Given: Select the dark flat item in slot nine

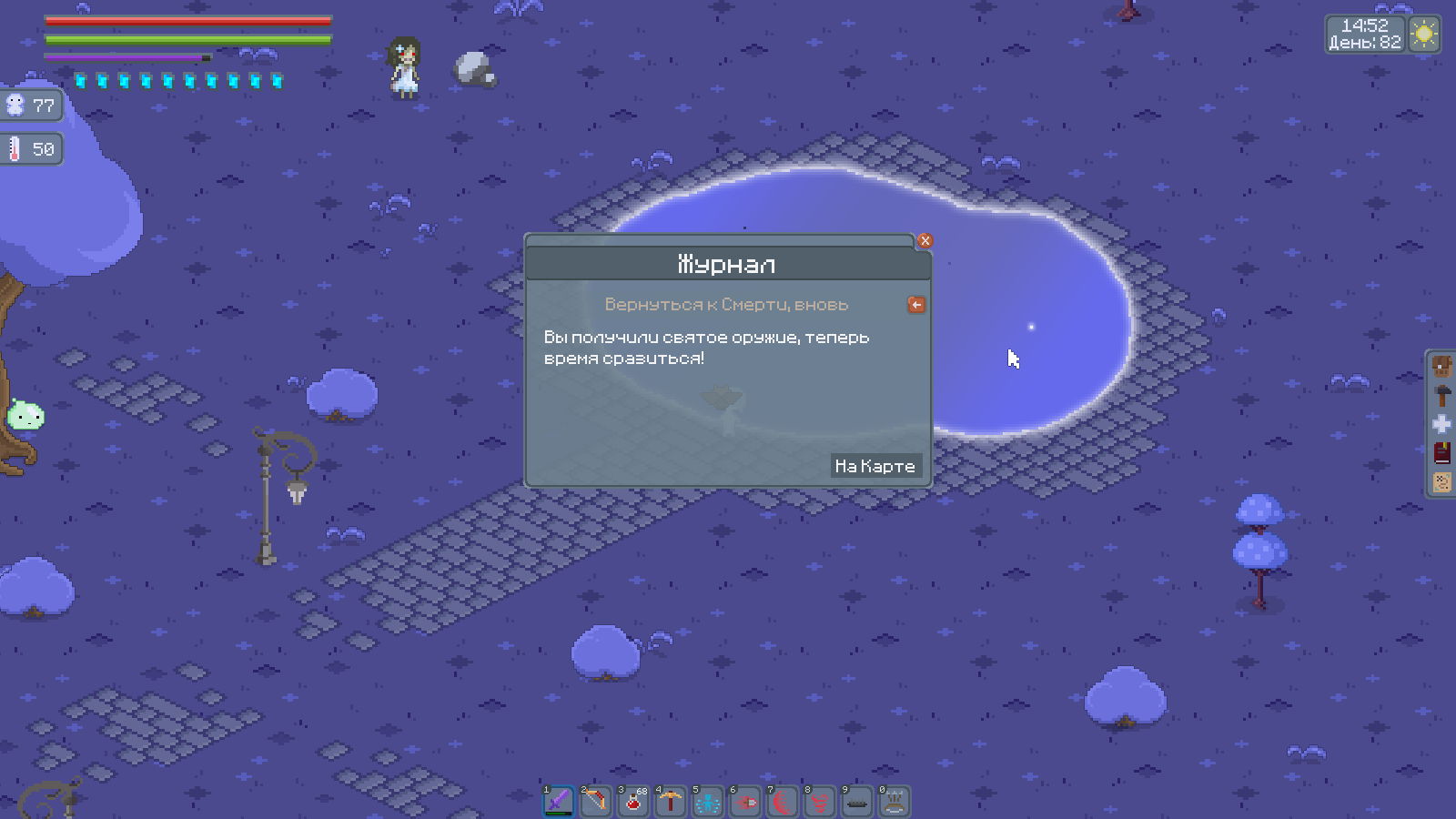Looking at the screenshot, I should pos(857,802).
